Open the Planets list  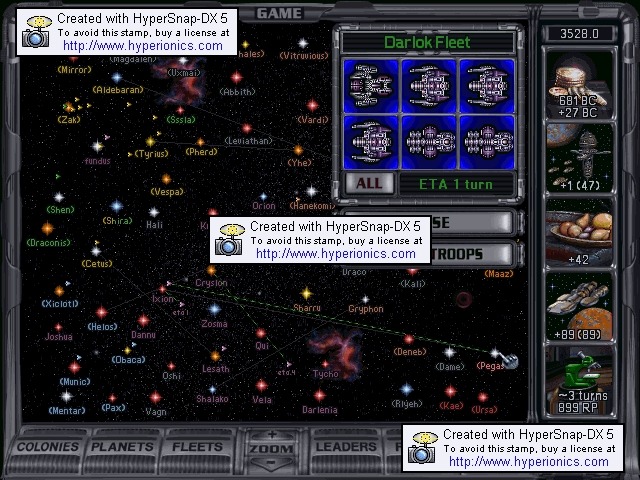123,447
